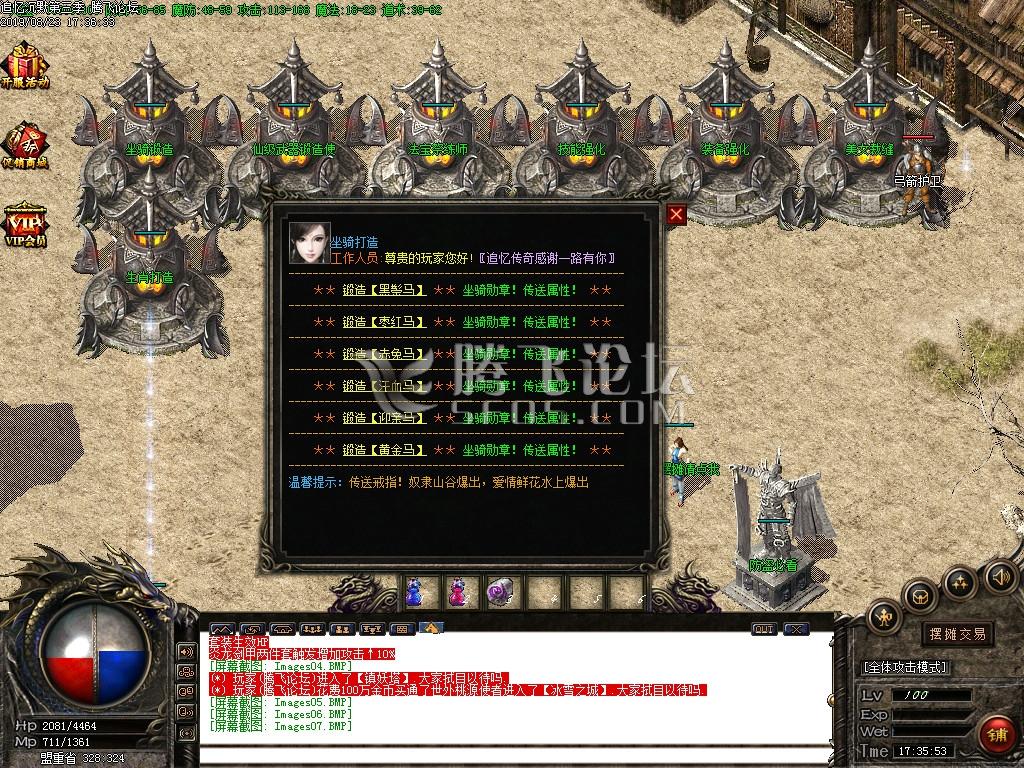Screen dimensions: 1024x768
Task: Open the bag chest round button
Action: (x=921, y=596)
